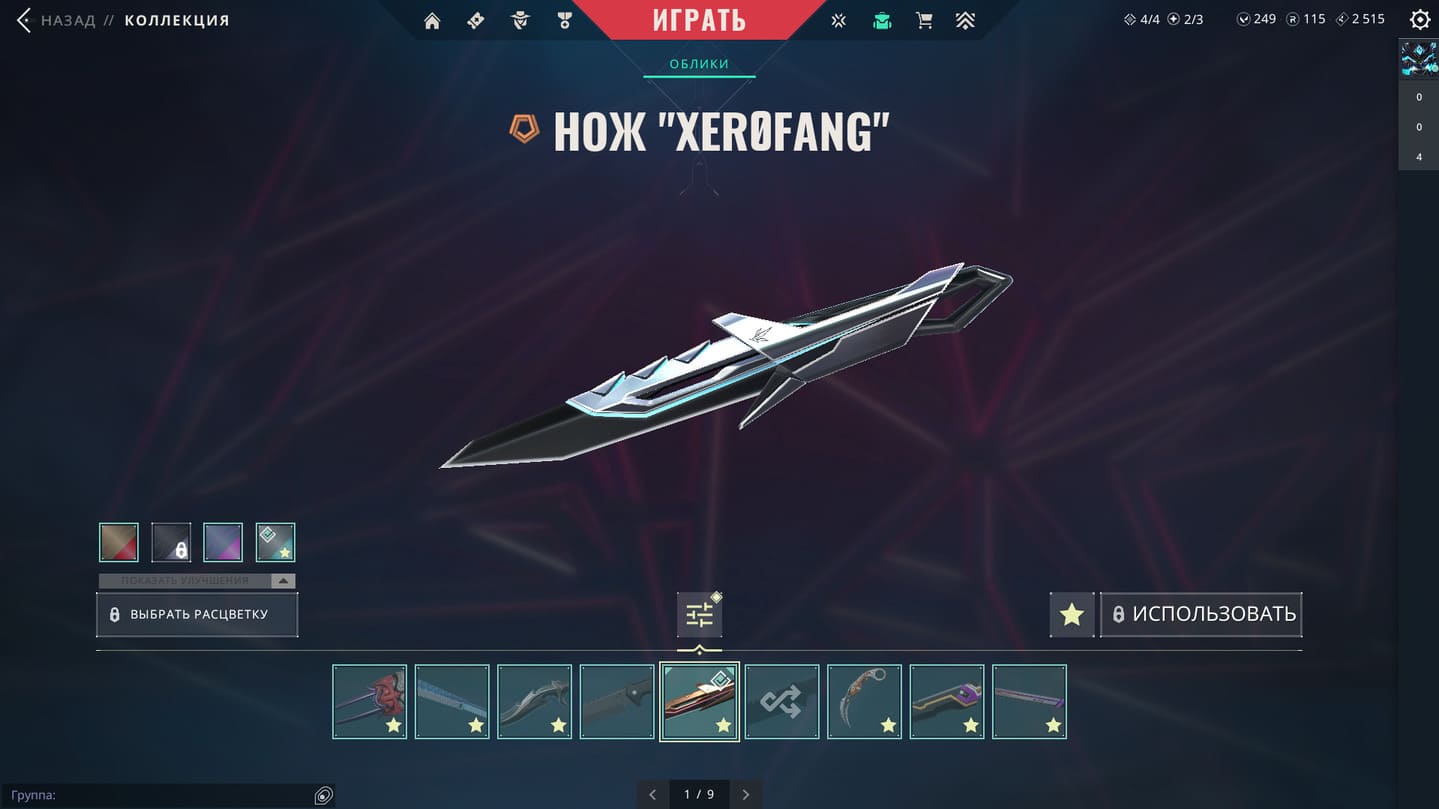This screenshot has height=809, width=1439.
Task: Choose the random shuffle skin tile
Action: [x=781, y=702]
